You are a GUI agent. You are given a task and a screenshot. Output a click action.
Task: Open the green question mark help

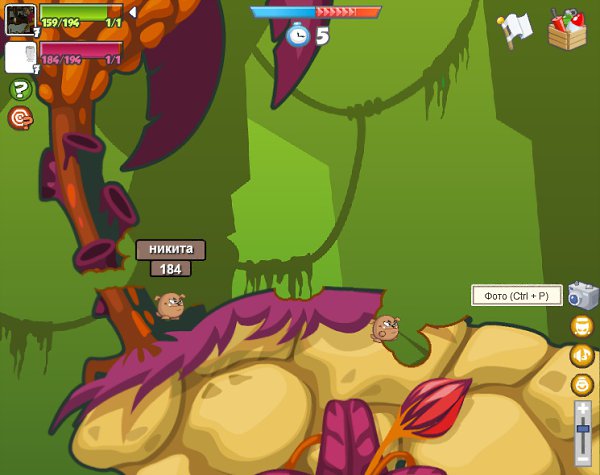tap(20, 90)
